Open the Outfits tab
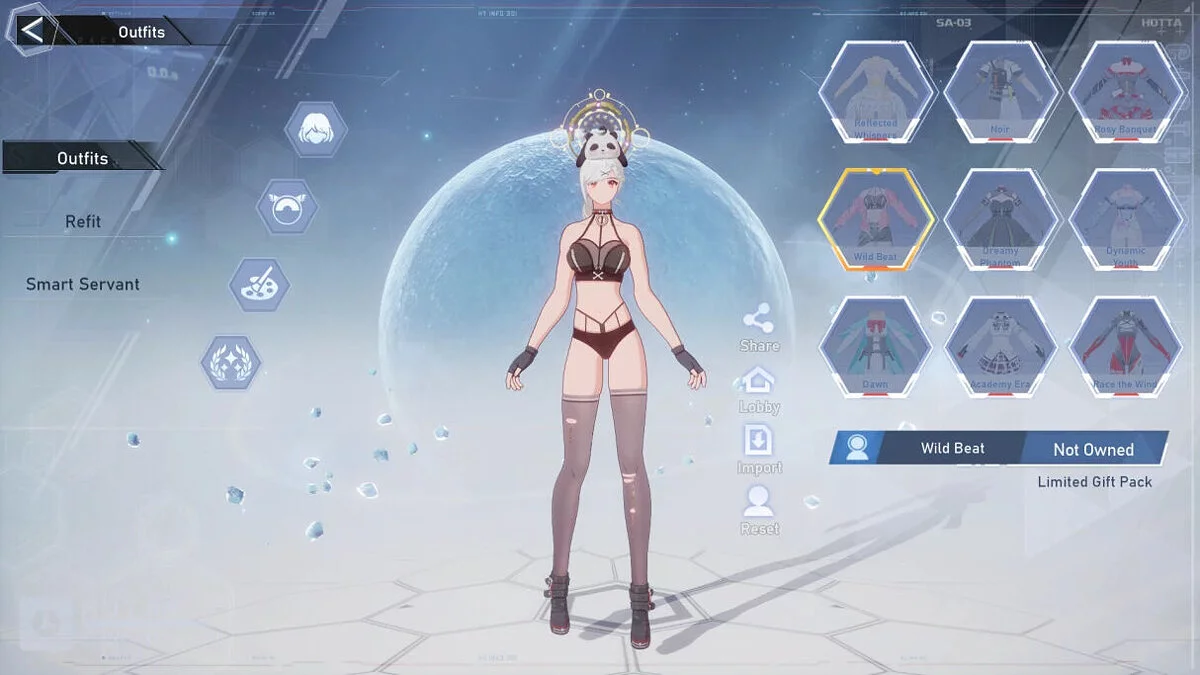 point(82,158)
